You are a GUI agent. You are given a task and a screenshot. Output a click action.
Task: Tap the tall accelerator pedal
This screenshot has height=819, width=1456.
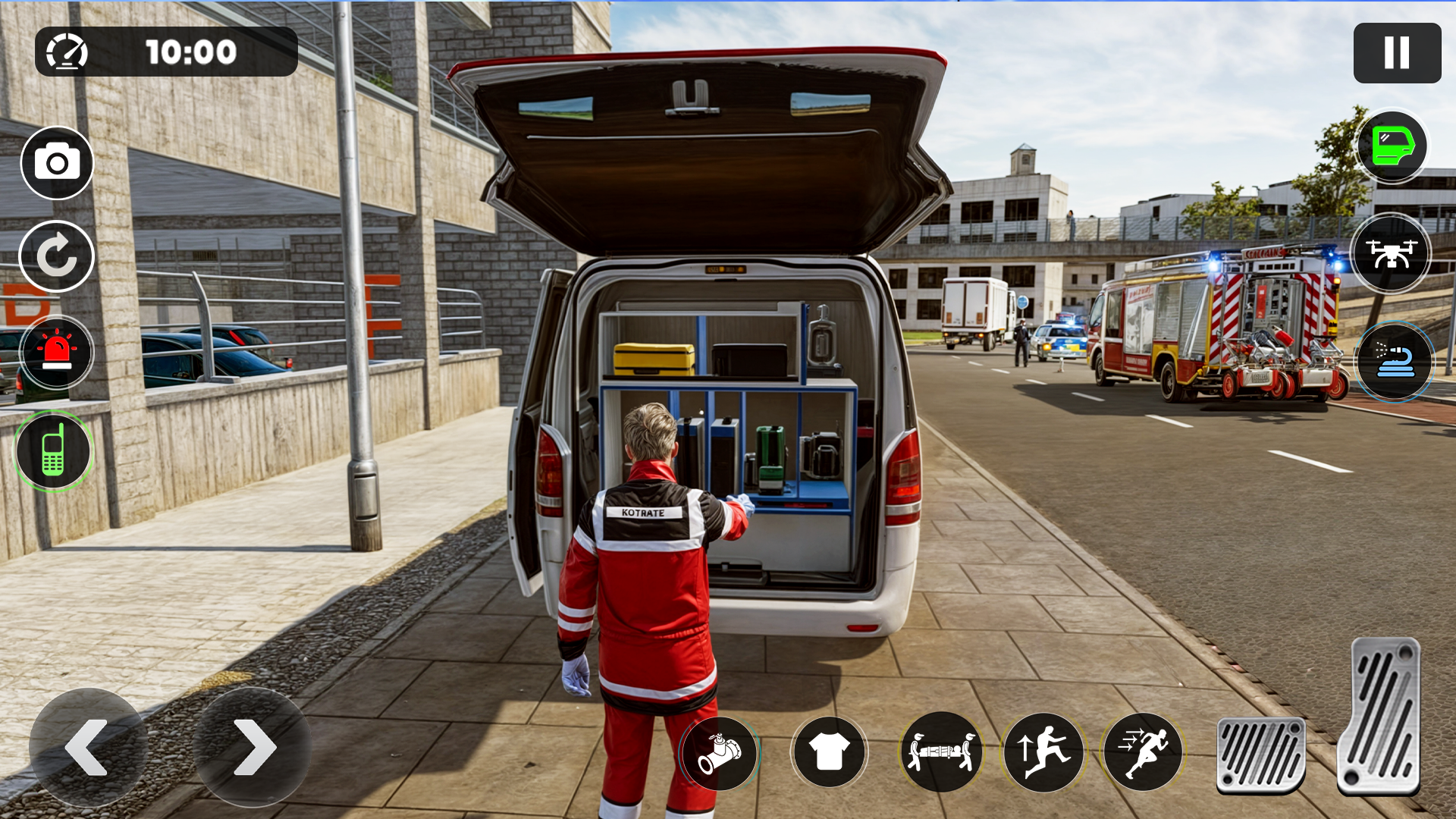click(x=1380, y=717)
